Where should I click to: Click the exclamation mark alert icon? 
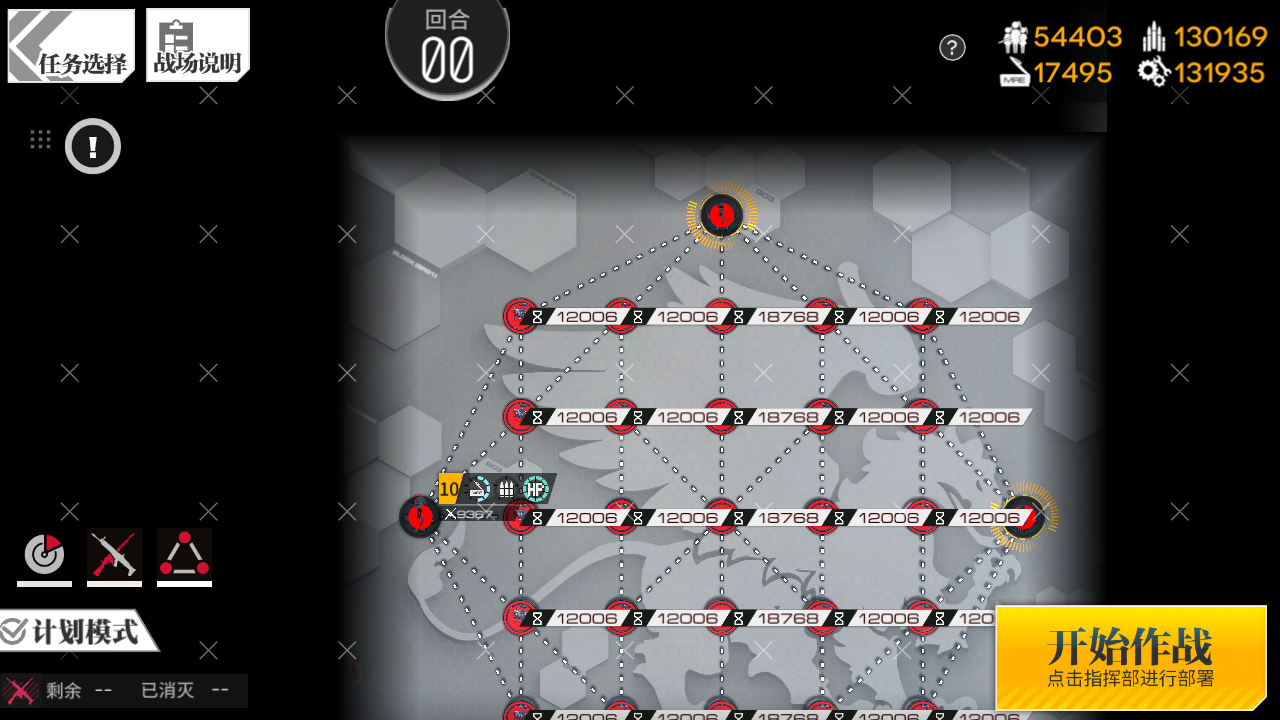click(x=93, y=147)
